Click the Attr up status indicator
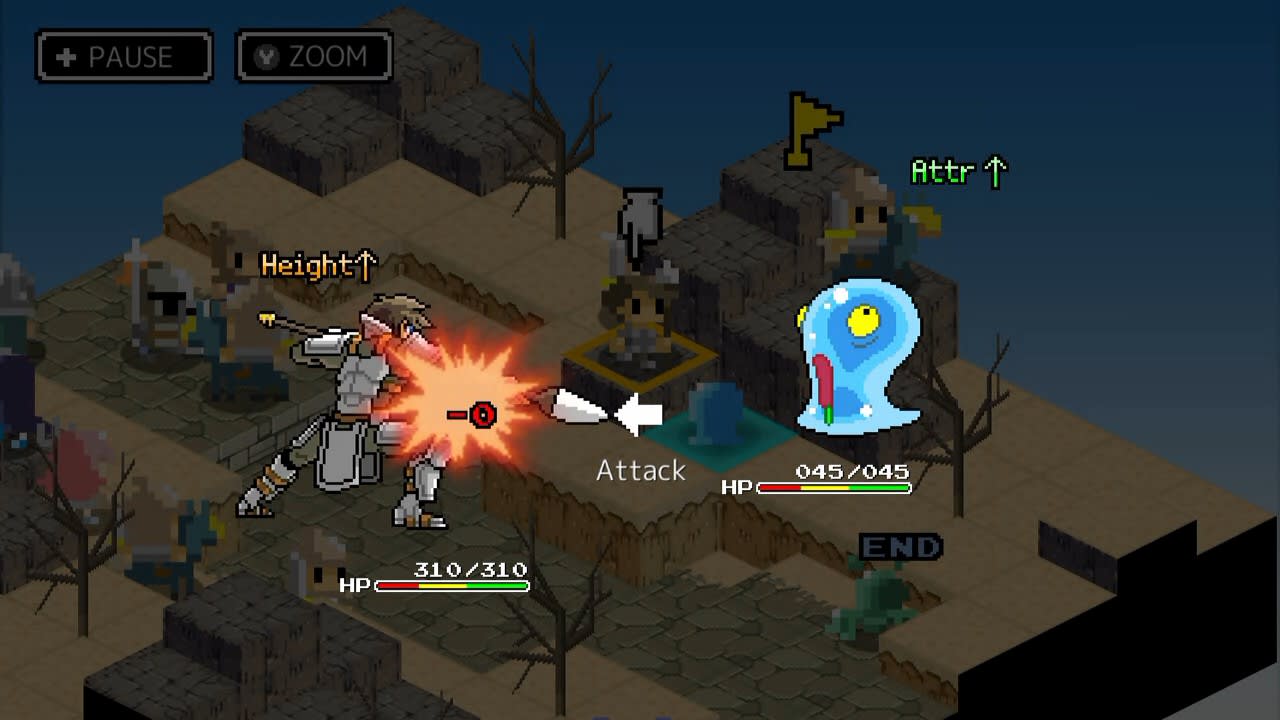 pyautogui.click(x=958, y=172)
